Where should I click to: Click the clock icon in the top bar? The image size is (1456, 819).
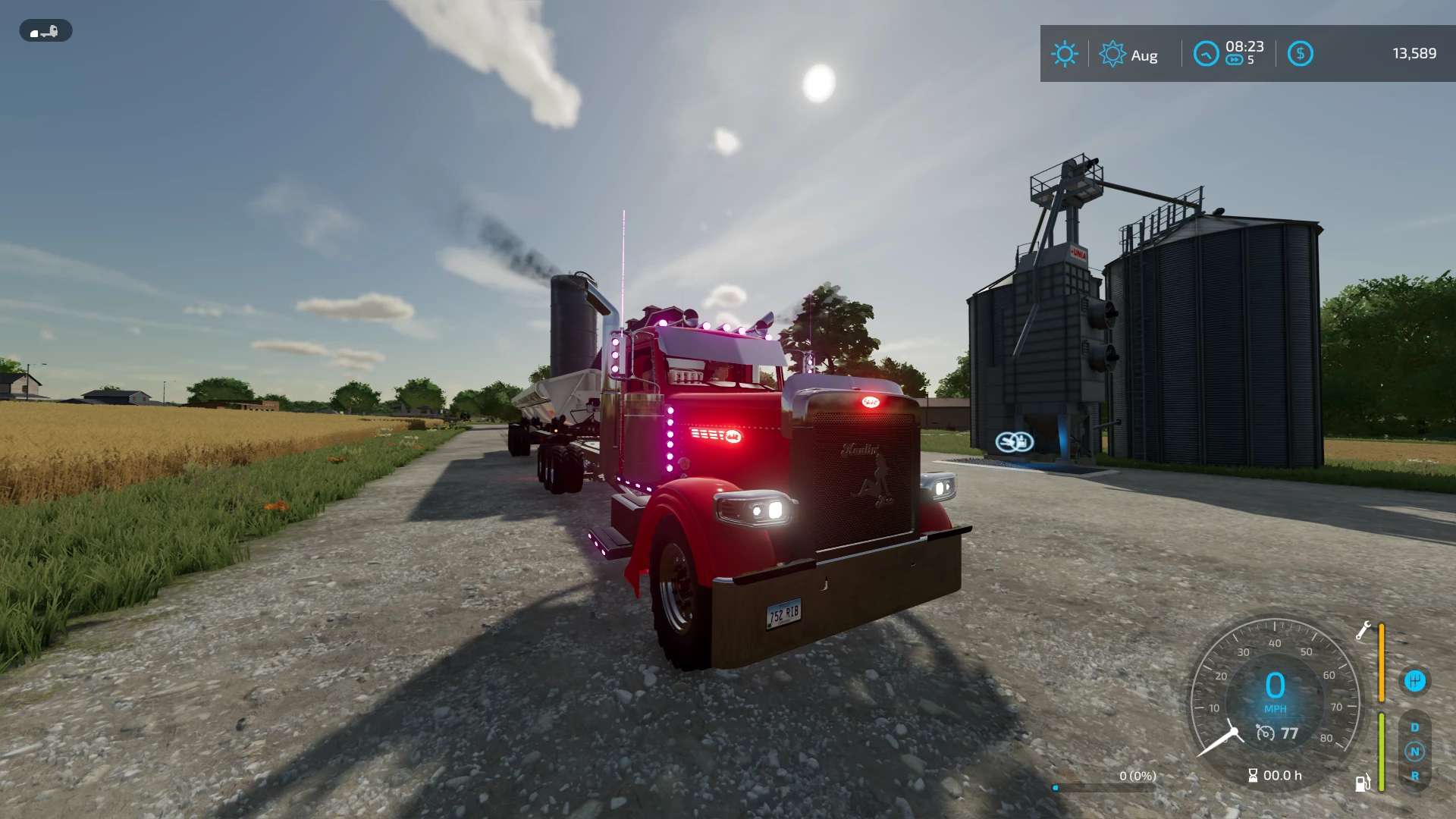(1206, 54)
